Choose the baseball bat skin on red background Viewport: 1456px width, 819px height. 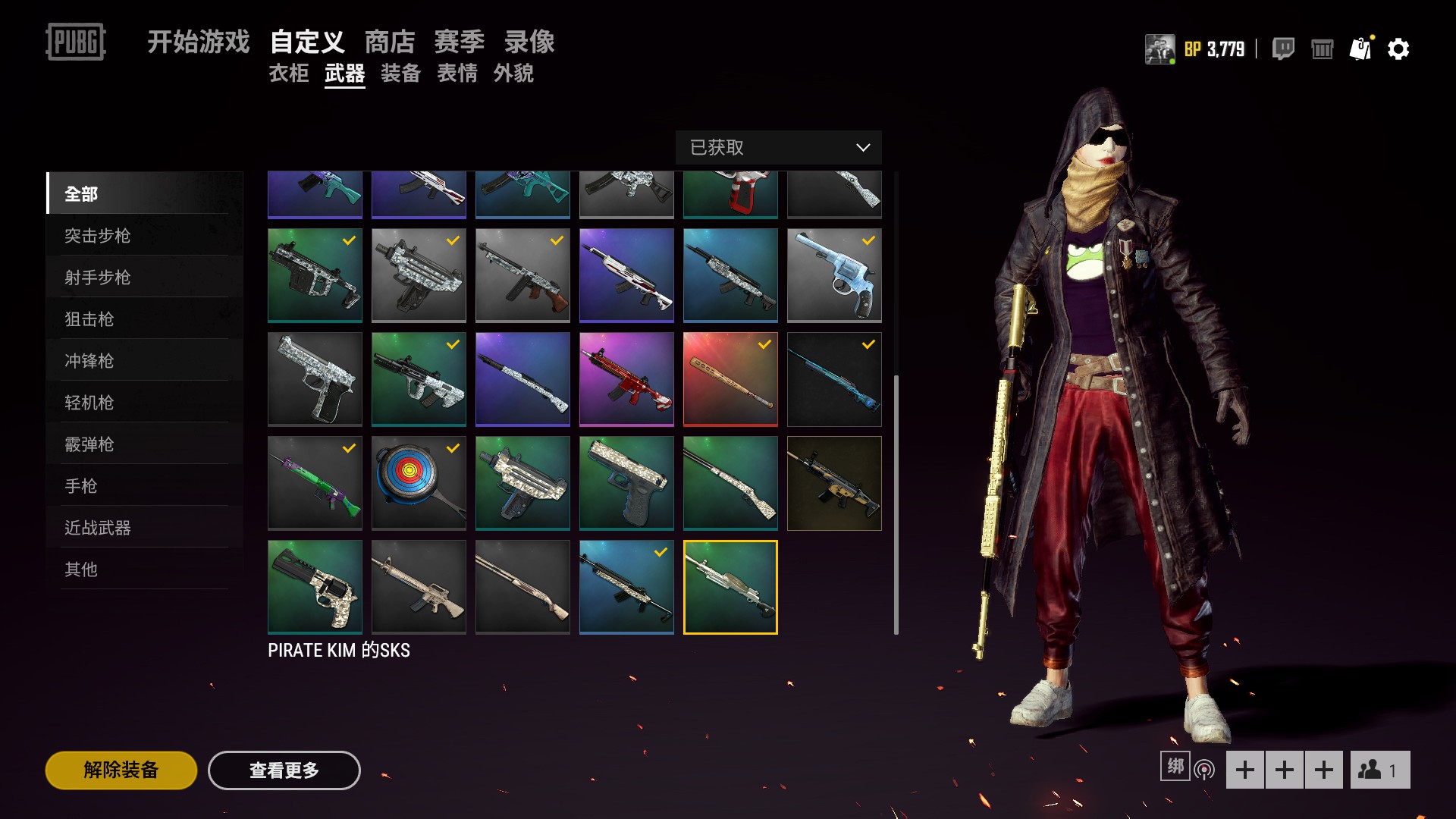tap(730, 379)
